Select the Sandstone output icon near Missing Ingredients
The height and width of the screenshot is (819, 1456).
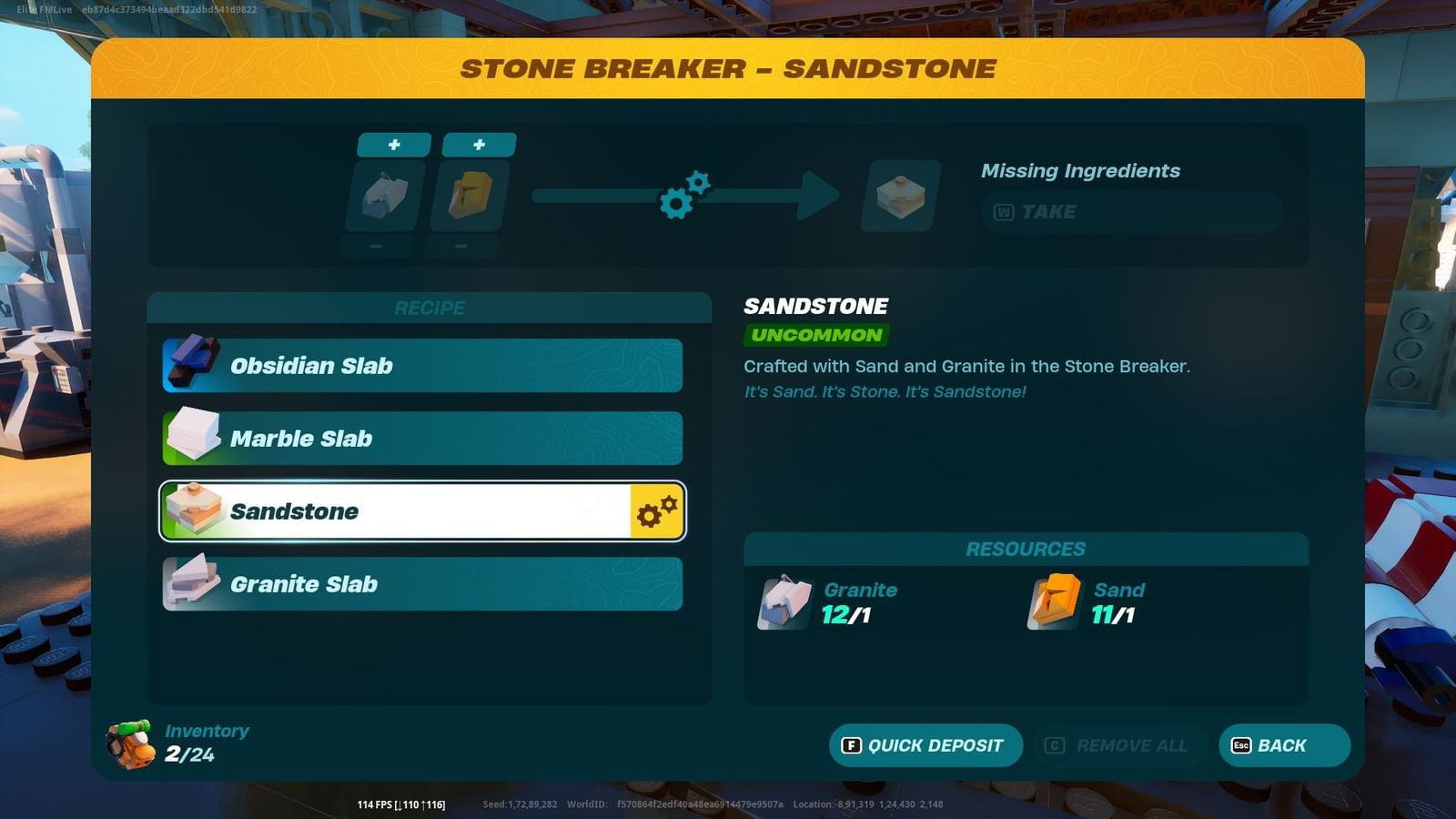click(897, 196)
